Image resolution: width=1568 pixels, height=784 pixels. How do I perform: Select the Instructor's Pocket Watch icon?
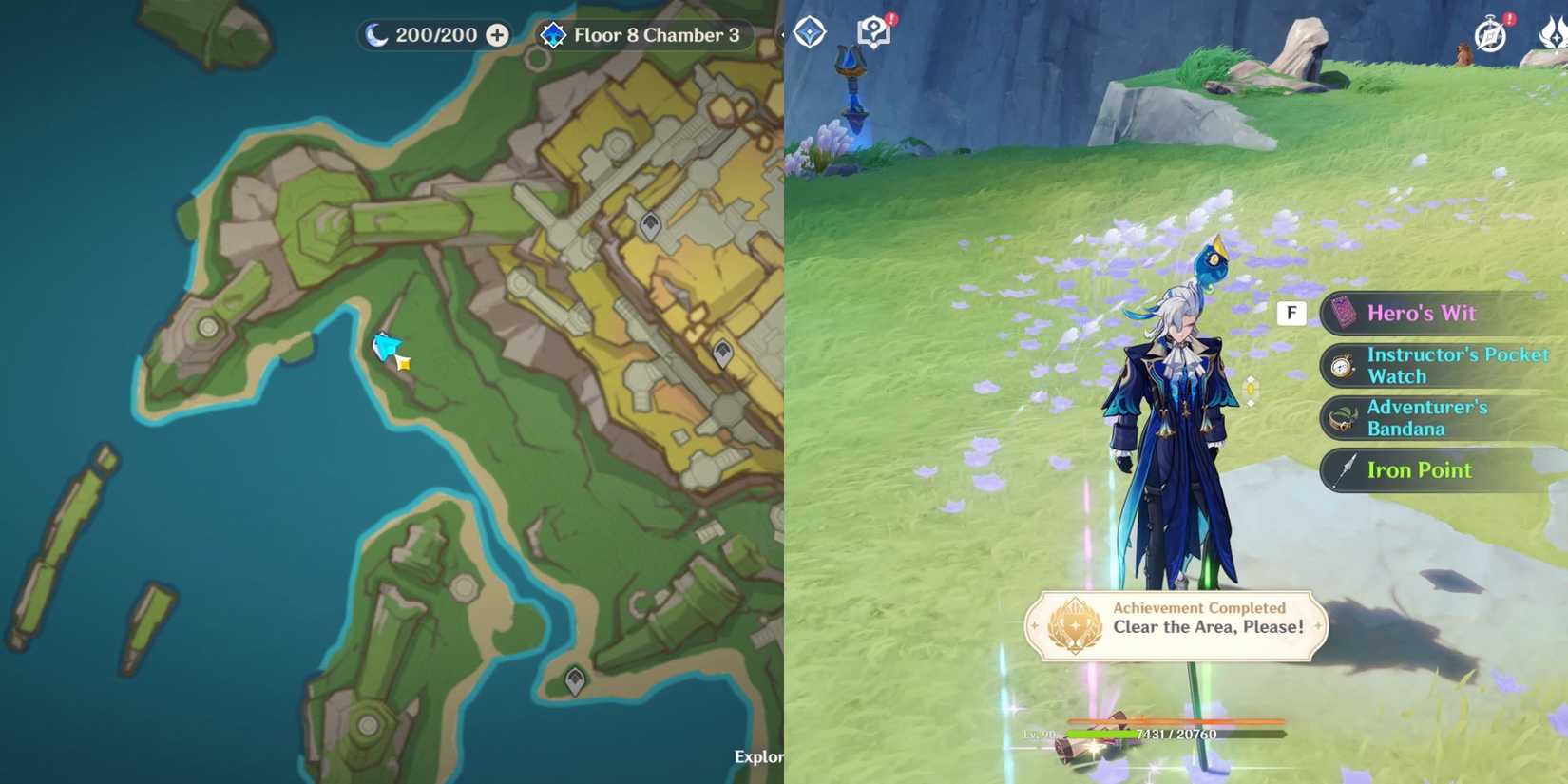pyautogui.click(x=1340, y=365)
